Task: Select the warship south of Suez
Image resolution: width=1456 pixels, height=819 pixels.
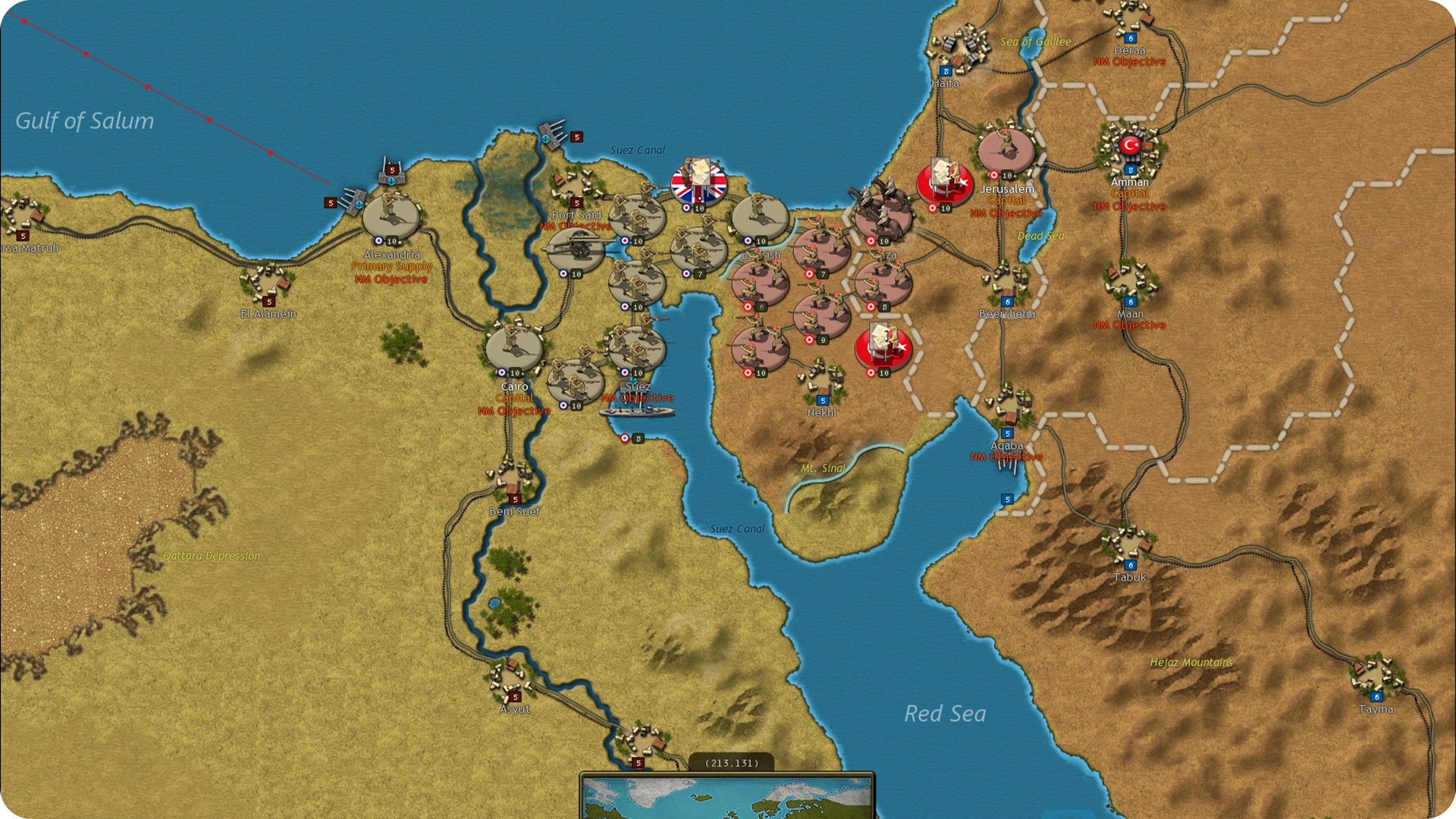Action: click(637, 412)
